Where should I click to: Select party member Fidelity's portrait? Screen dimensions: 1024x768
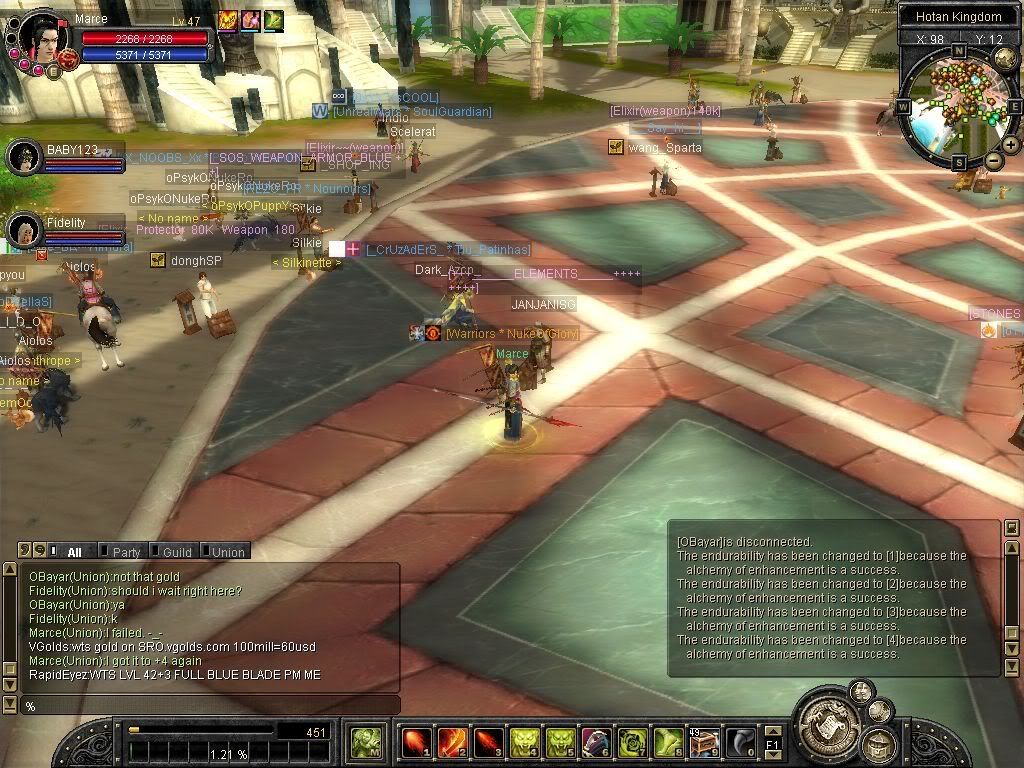point(24,230)
